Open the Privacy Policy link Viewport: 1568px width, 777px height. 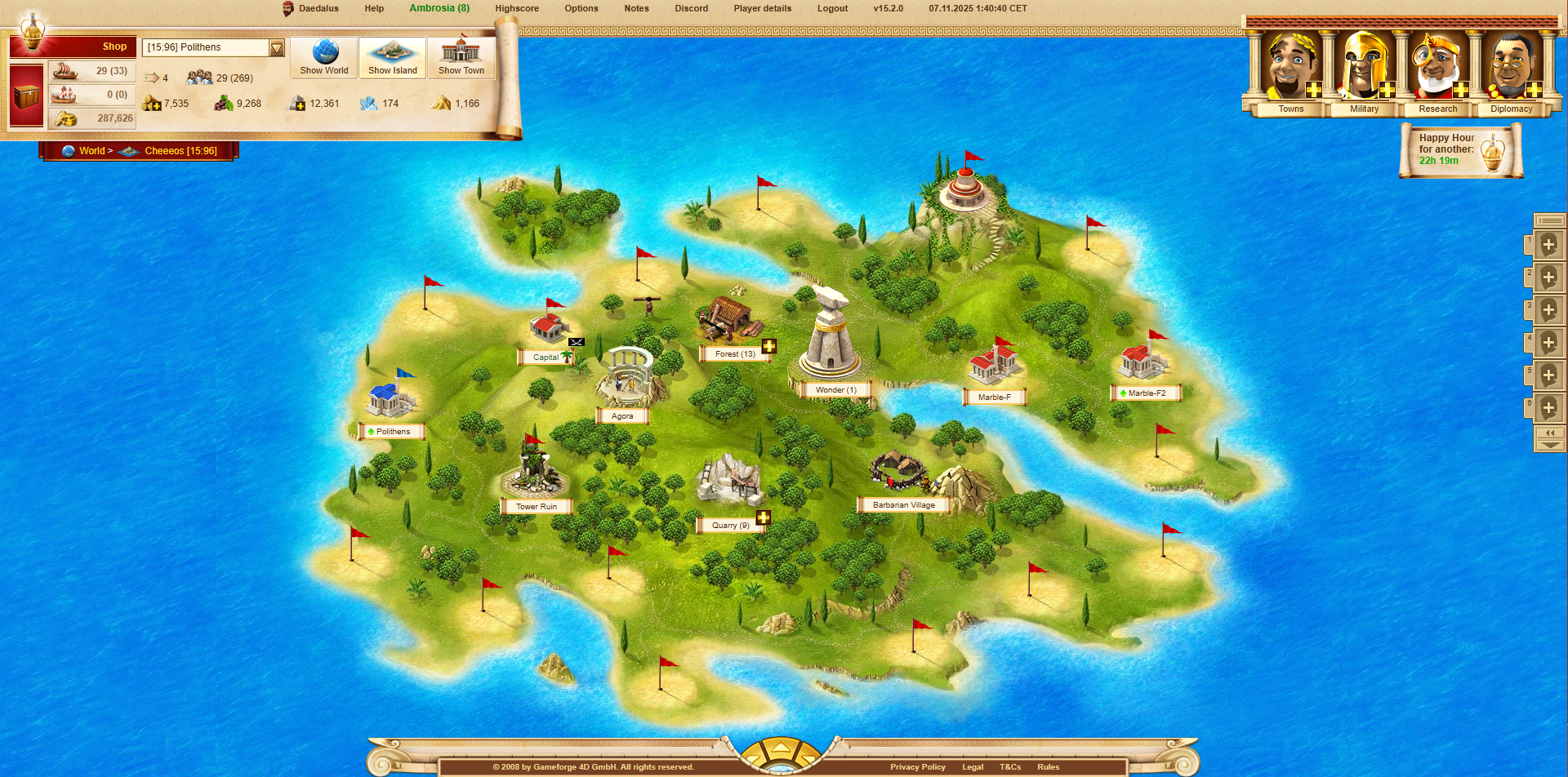917,767
